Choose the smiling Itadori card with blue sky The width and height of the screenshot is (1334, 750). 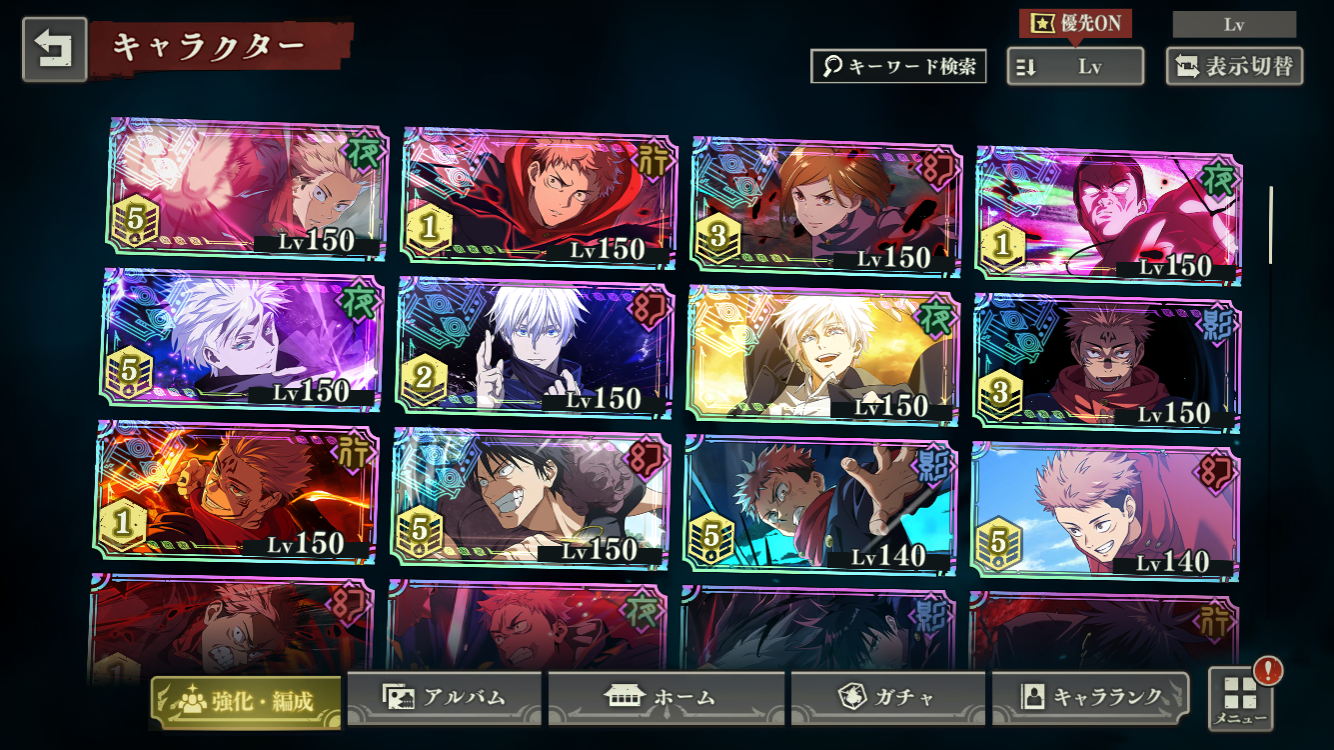click(1105, 512)
